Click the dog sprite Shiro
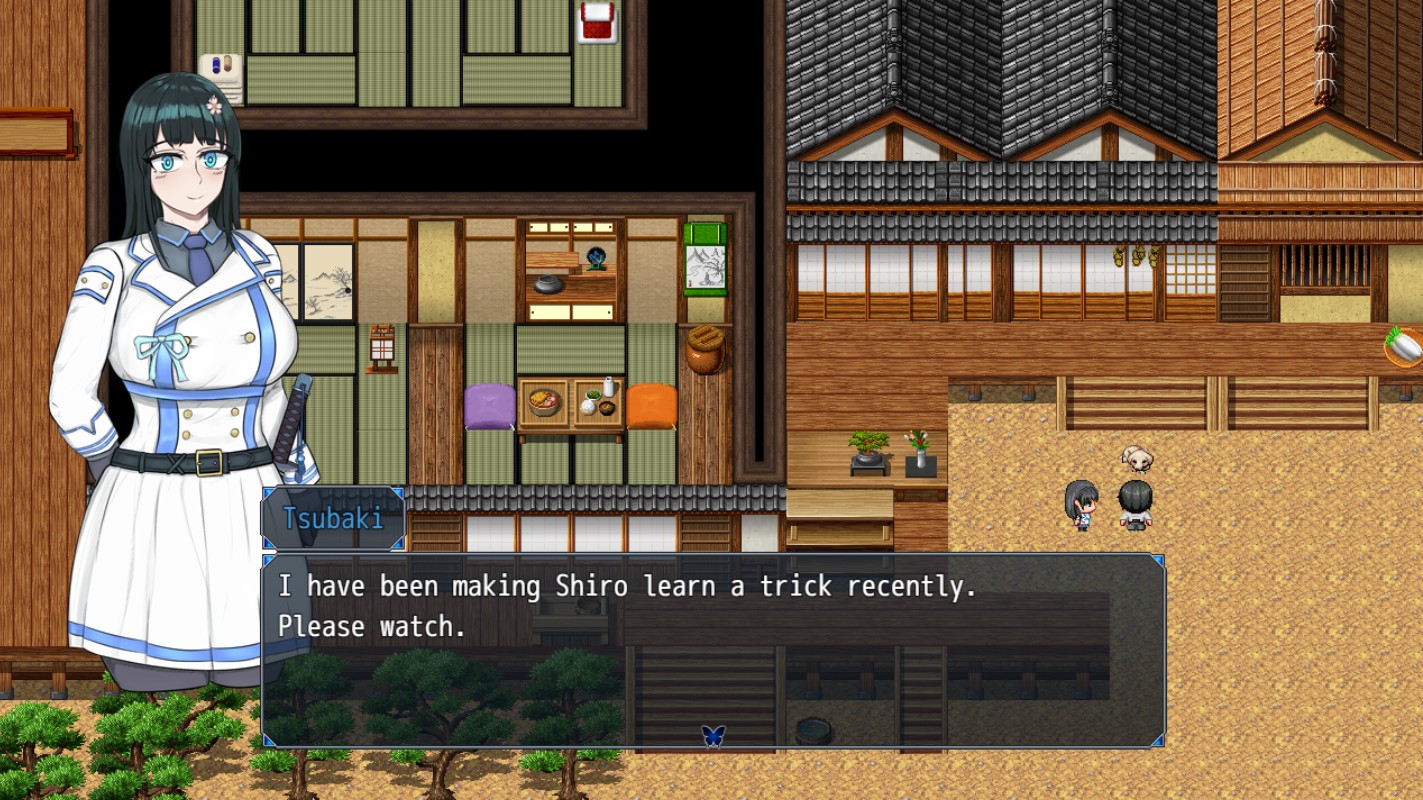 click(1135, 460)
